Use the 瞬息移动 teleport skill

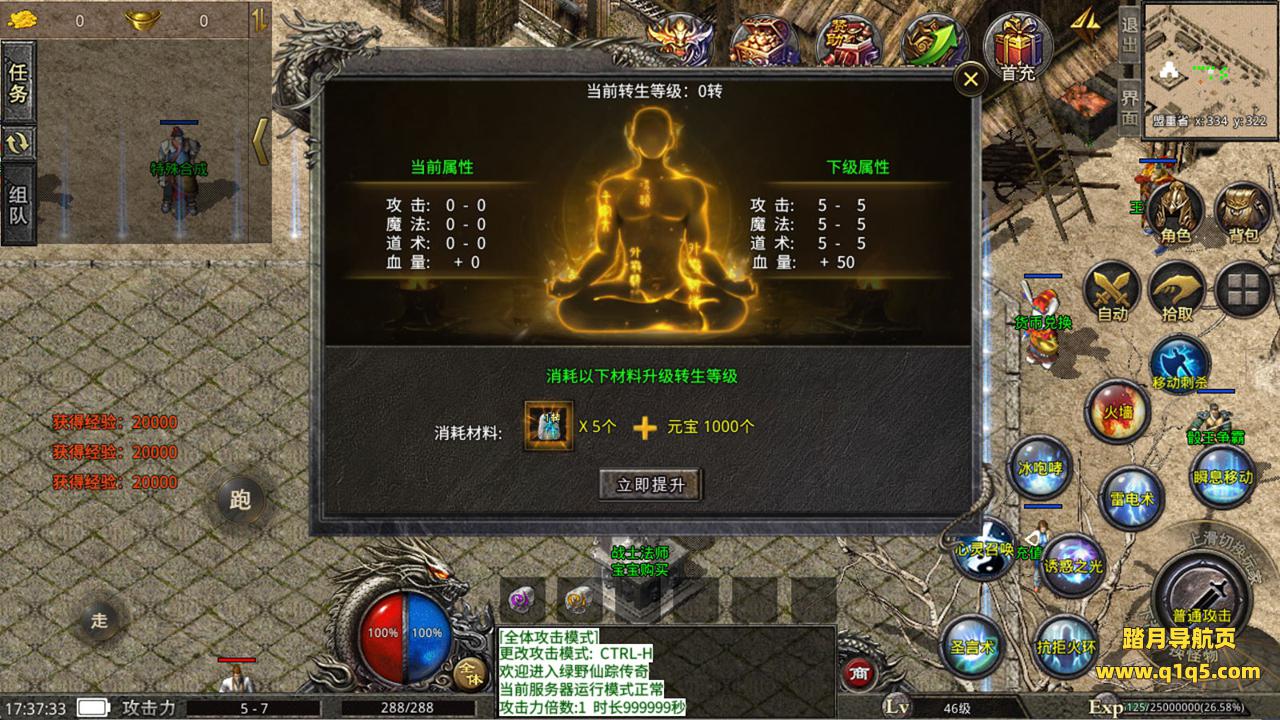tap(1222, 476)
